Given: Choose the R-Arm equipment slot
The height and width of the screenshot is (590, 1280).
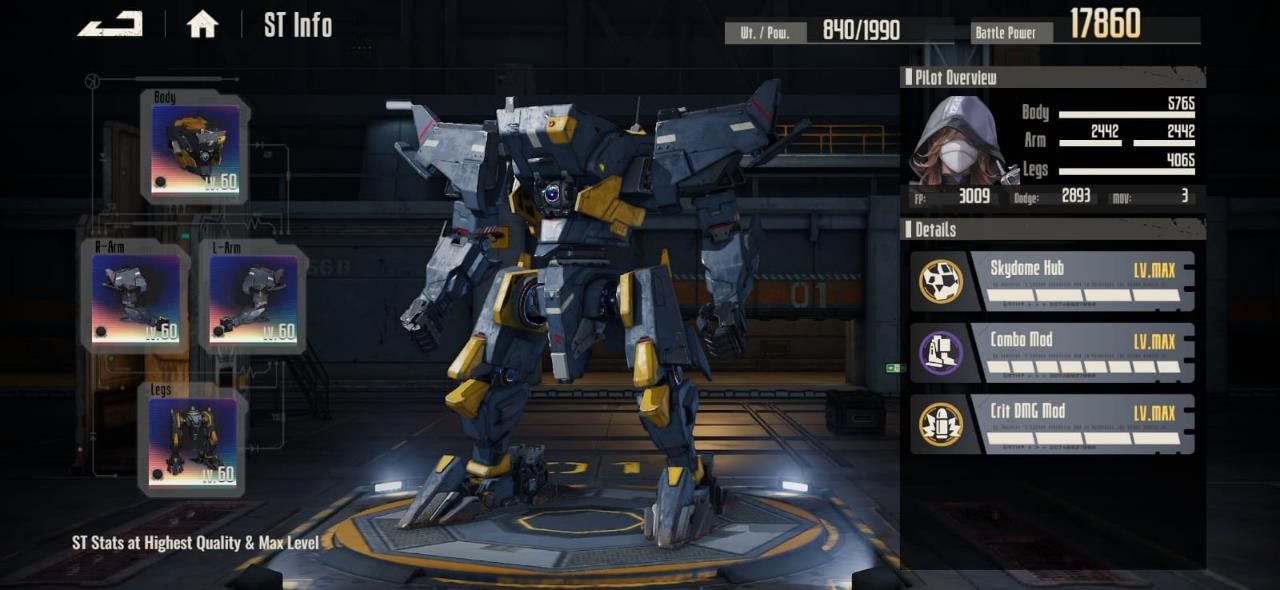Looking at the screenshot, I should (x=136, y=299).
